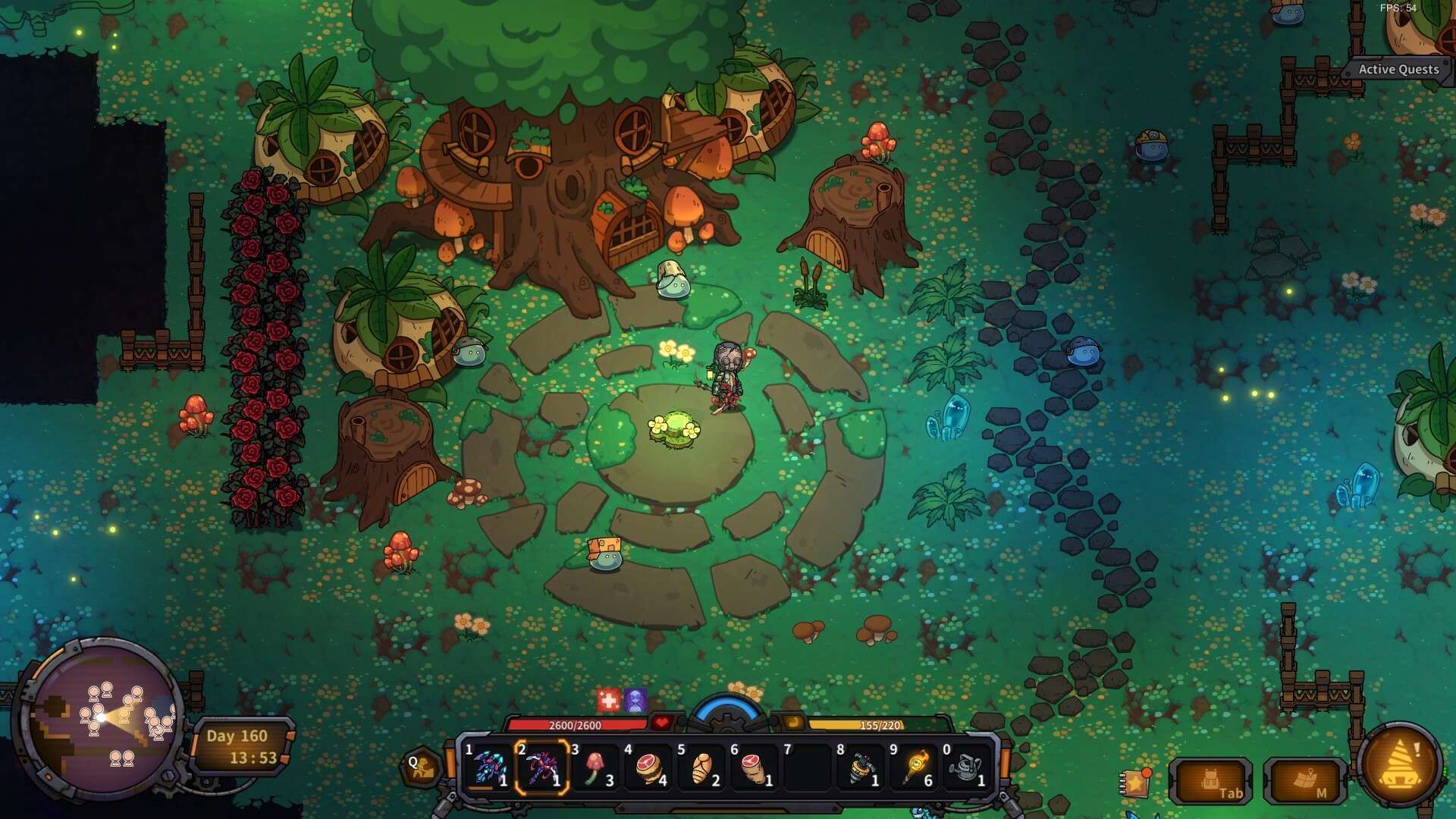The image size is (1456, 819).
Task: Select the watering can in slot 0
Action: coord(967,767)
